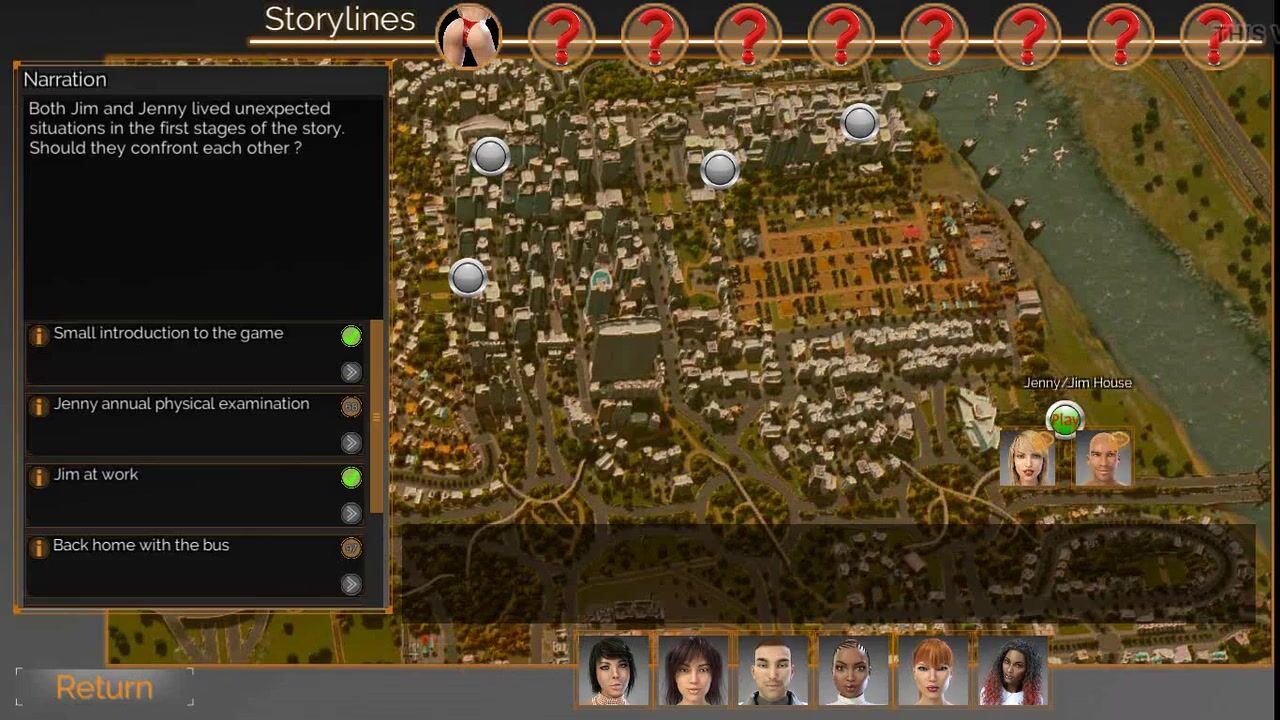Open info for Jenny annual physical examination
Image resolution: width=1280 pixels, height=720 pixels.
[x=38, y=406]
